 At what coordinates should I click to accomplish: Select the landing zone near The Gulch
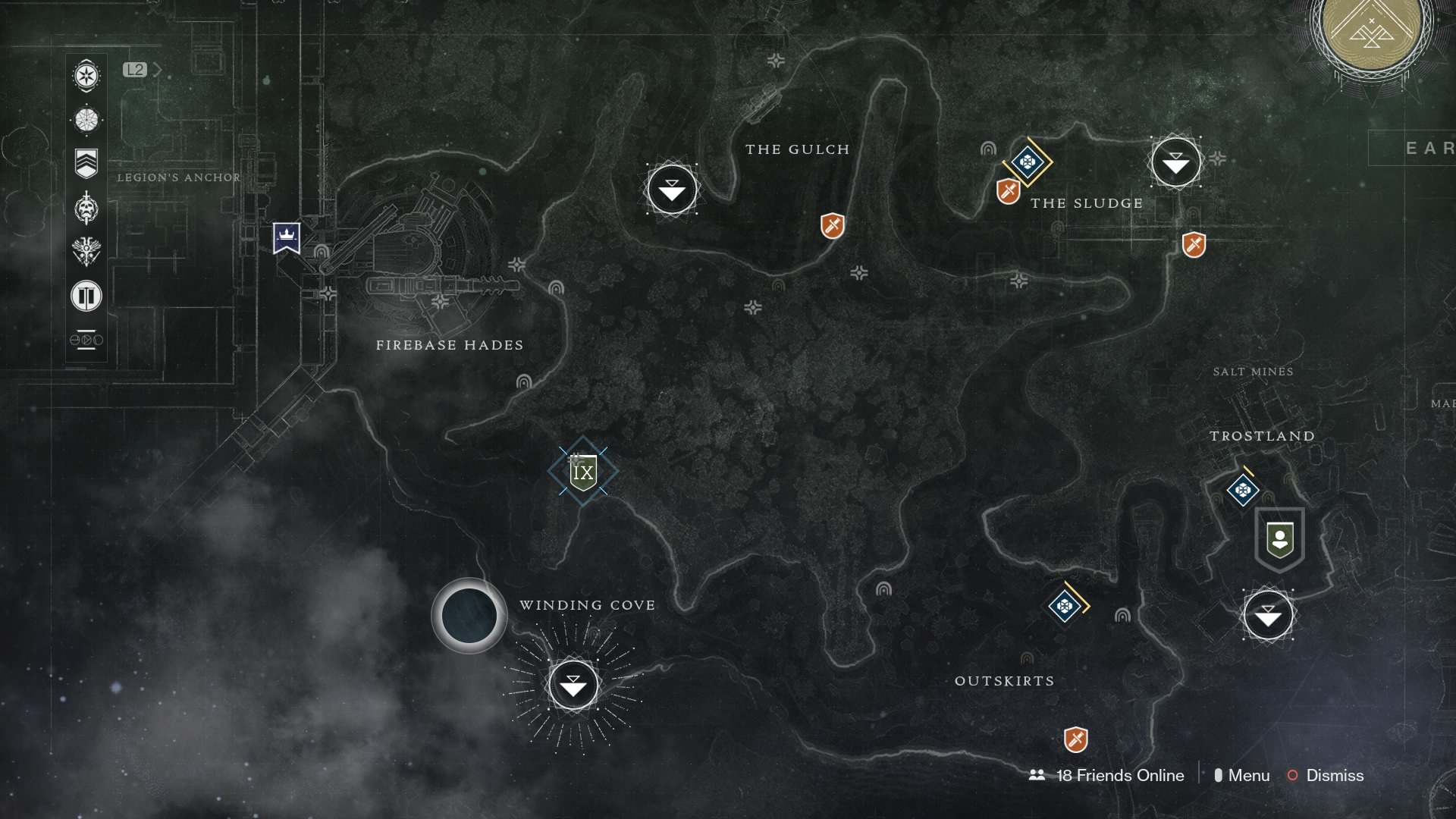pyautogui.click(x=670, y=190)
